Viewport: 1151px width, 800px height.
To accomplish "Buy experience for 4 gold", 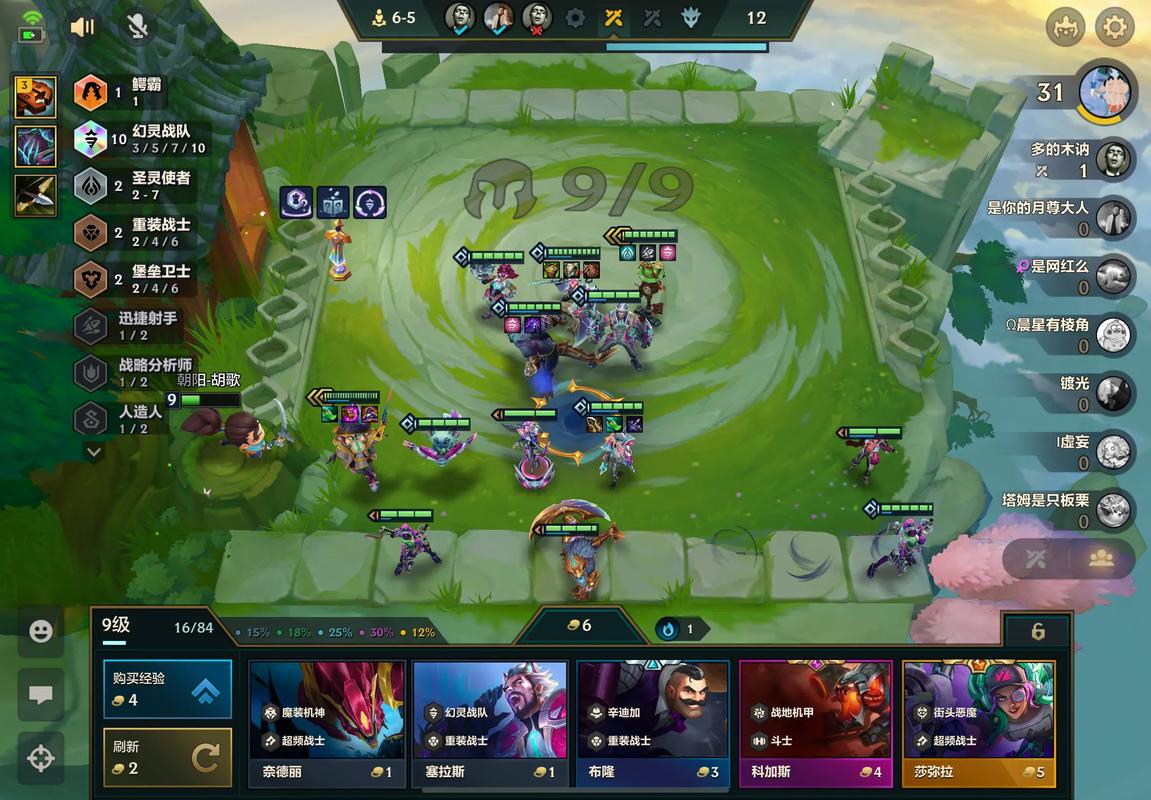I will tap(167, 688).
